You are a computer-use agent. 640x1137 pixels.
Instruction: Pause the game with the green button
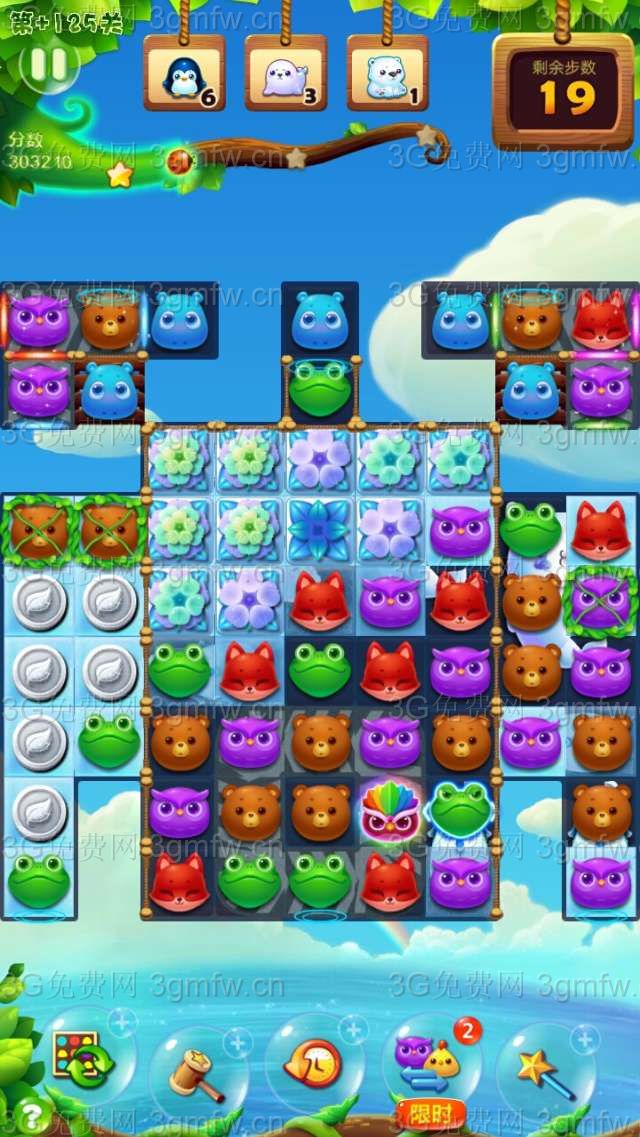coord(49,66)
